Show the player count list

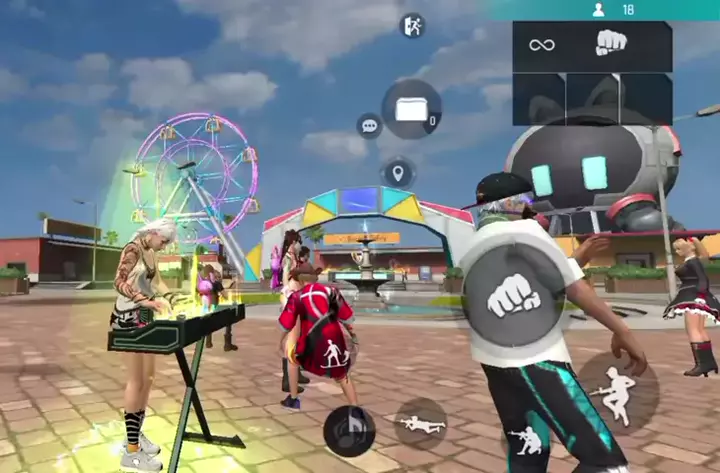613,10
